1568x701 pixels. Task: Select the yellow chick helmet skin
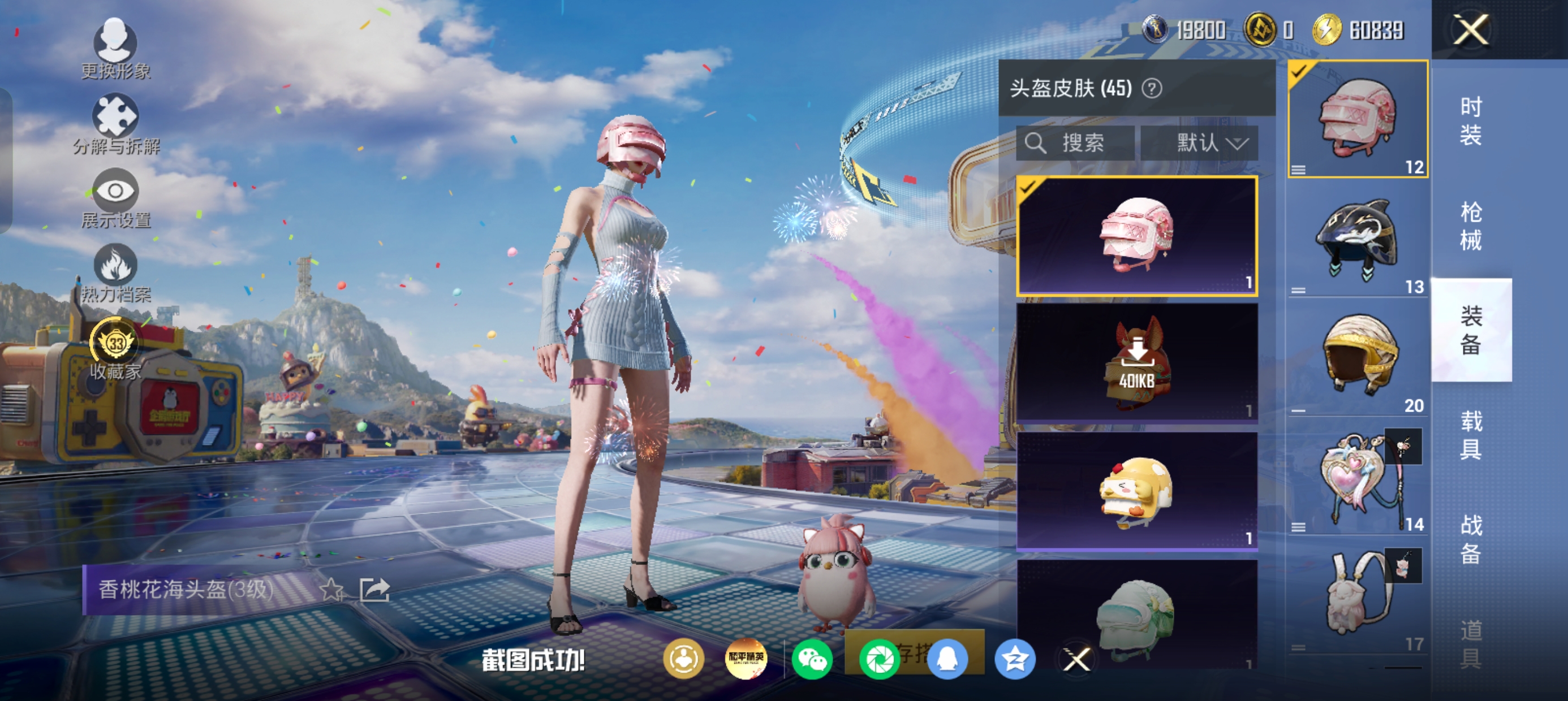[1136, 491]
